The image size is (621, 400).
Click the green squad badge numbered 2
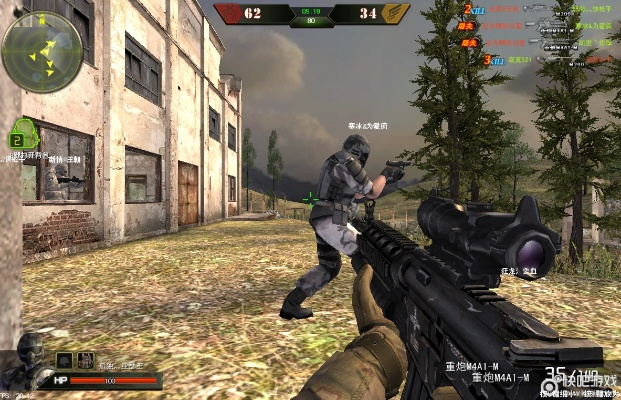click(19, 138)
